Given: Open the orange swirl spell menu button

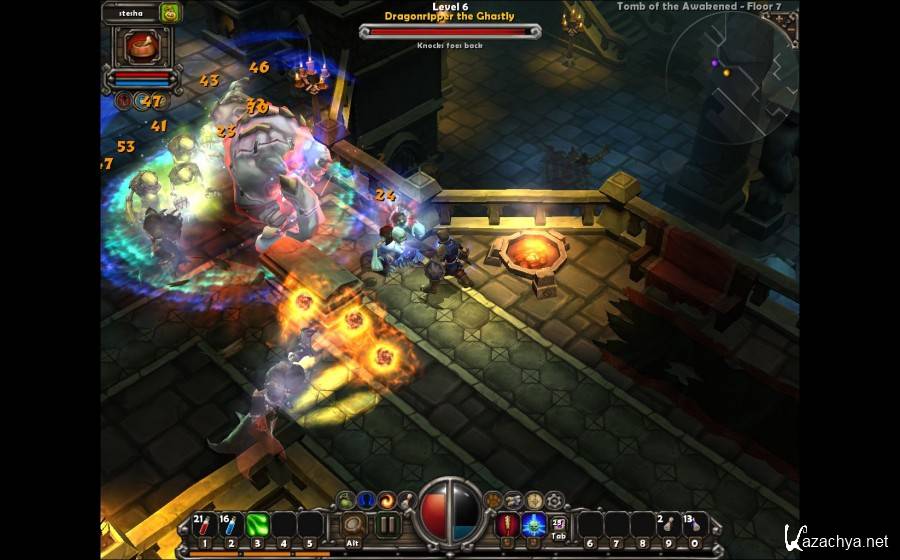Looking at the screenshot, I should pyautogui.click(x=388, y=499).
